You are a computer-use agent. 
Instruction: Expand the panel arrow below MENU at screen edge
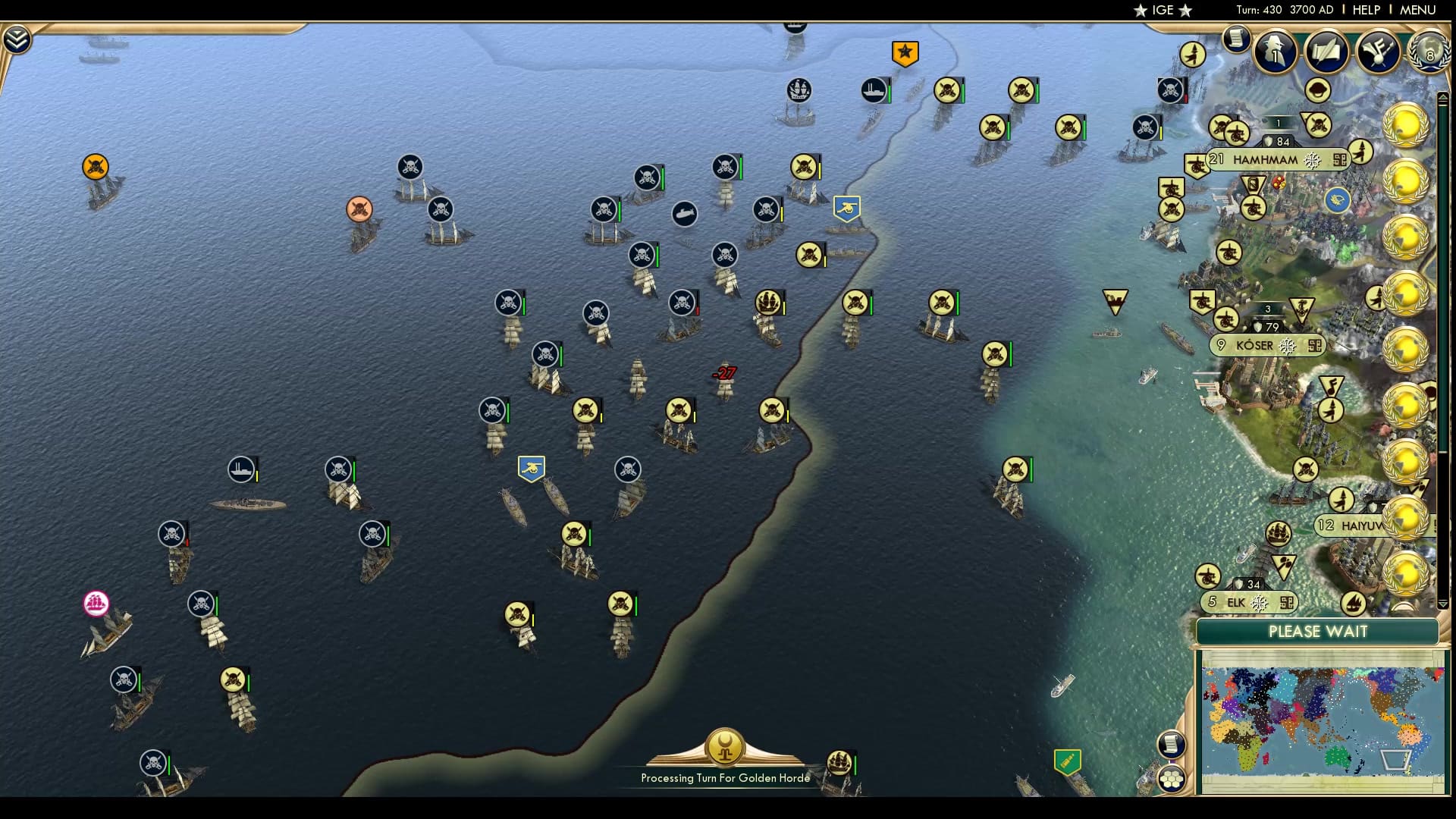[1442, 97]
